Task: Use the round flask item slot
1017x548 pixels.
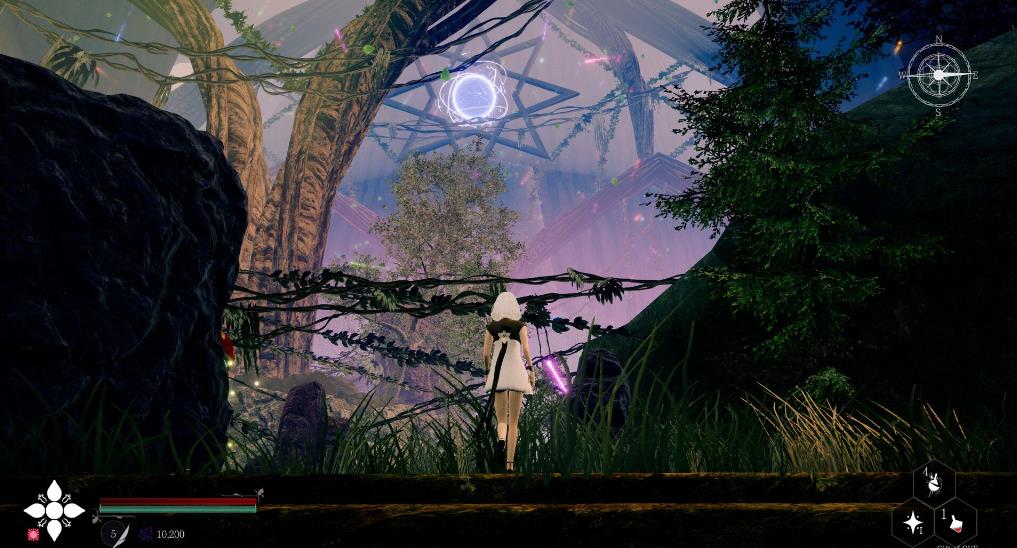Action: pyautogui.click(x=935, y=483)
